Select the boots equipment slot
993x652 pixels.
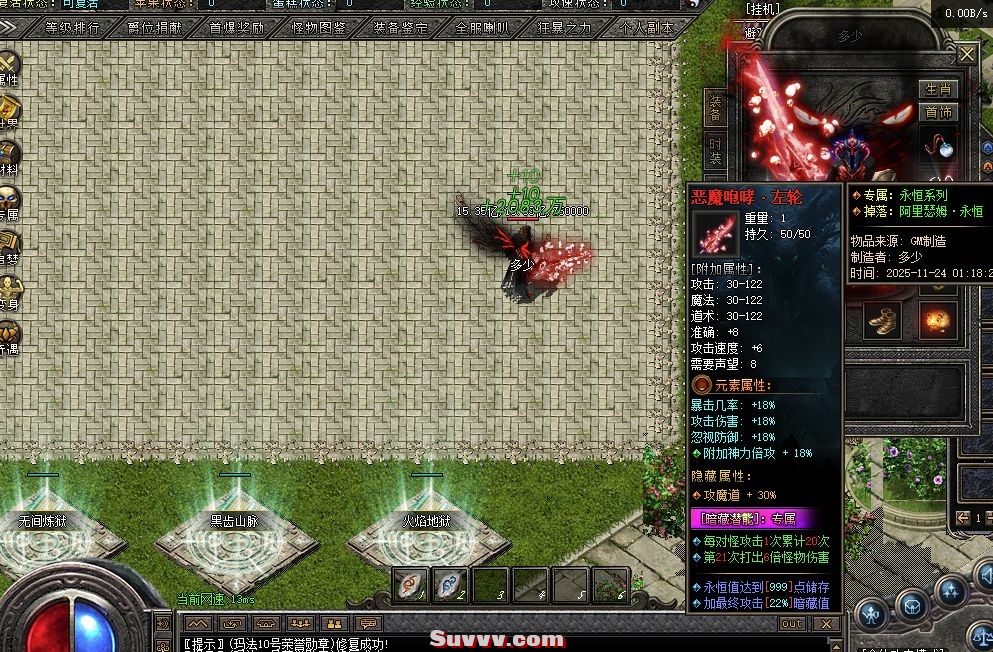click(882, 320)
